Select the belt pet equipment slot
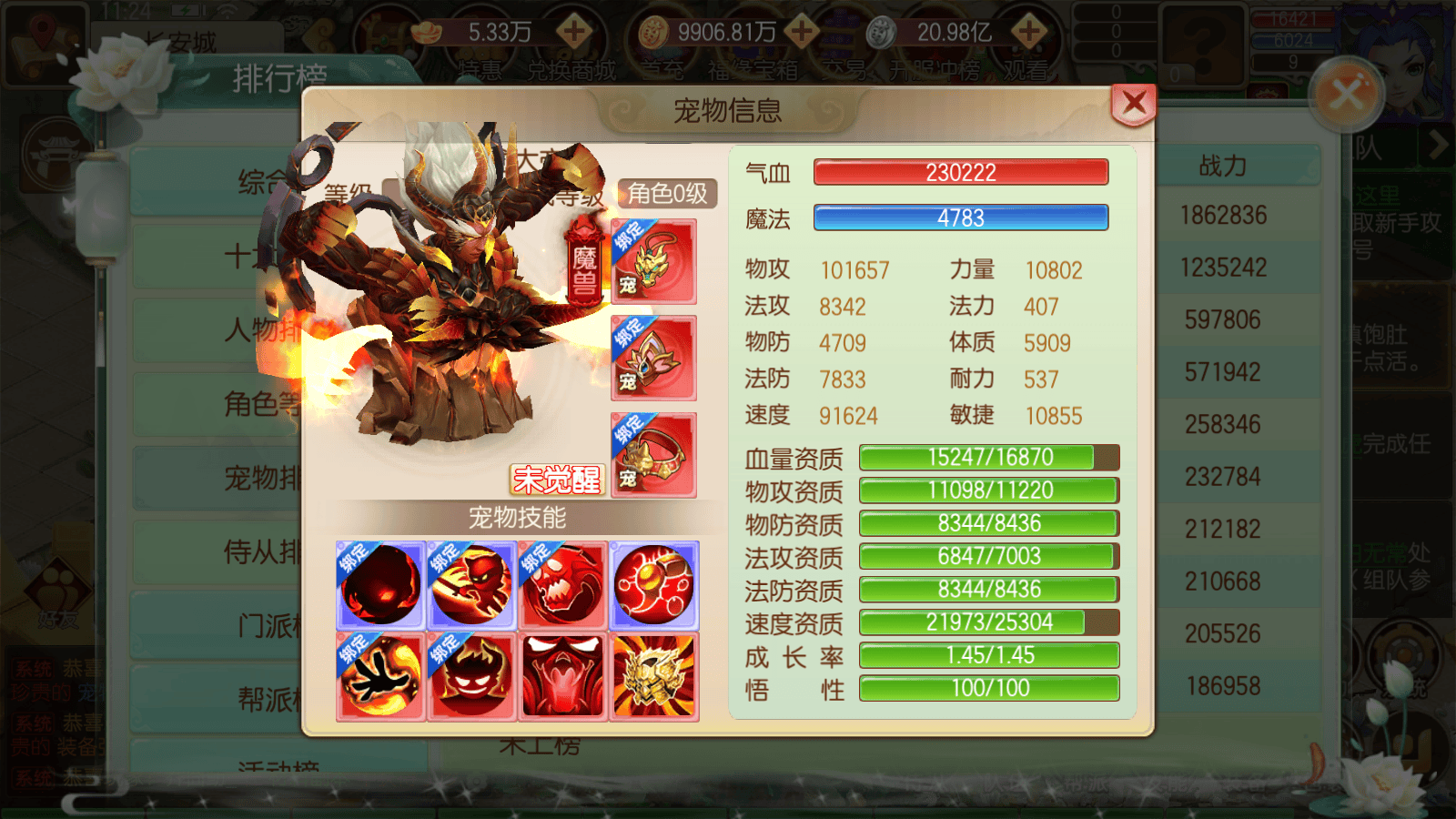 pyautogui.click(x=653, y=455)
